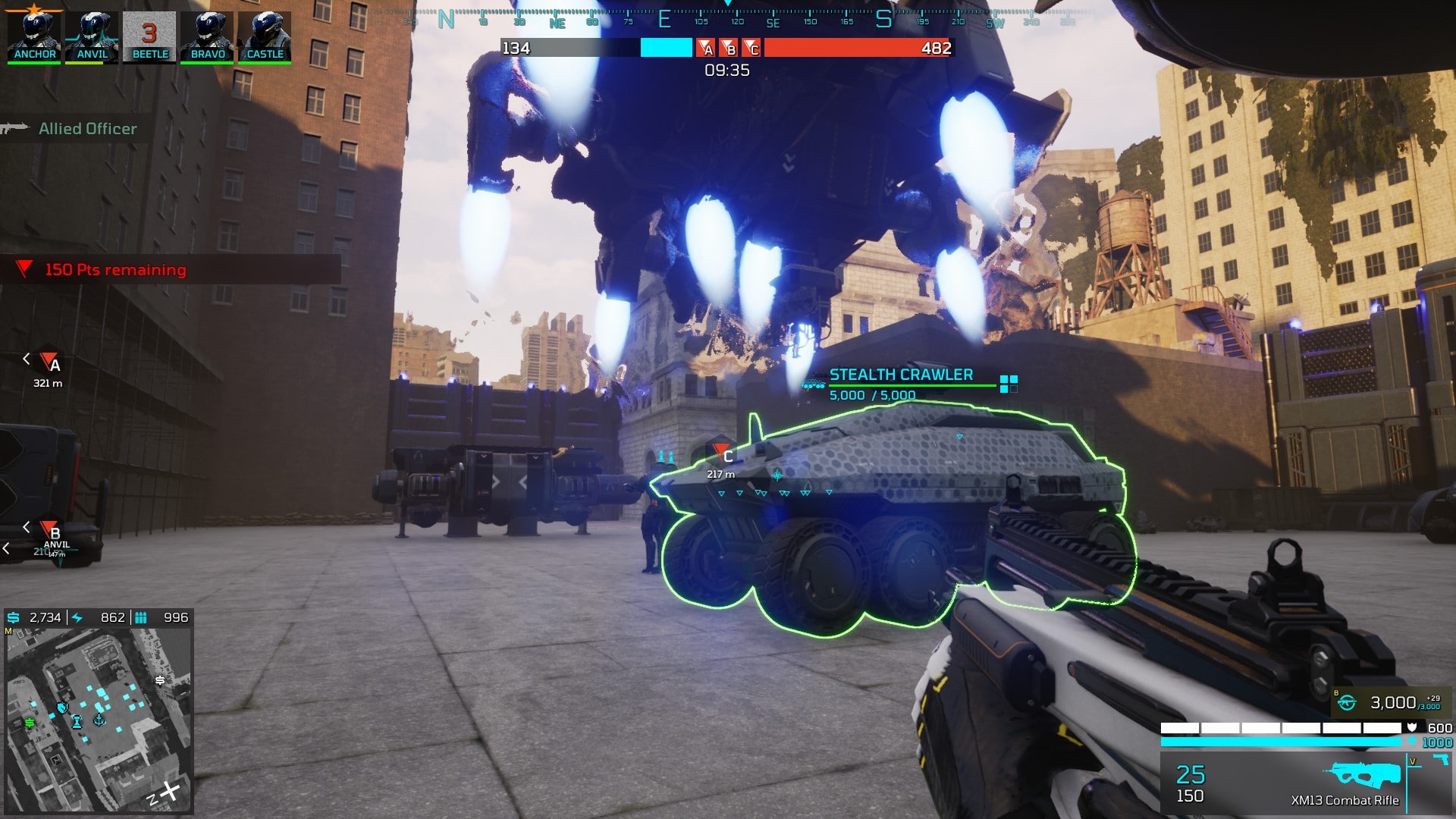
Task: Select squad member BRAVO portrait
Action: click(207, 35)
